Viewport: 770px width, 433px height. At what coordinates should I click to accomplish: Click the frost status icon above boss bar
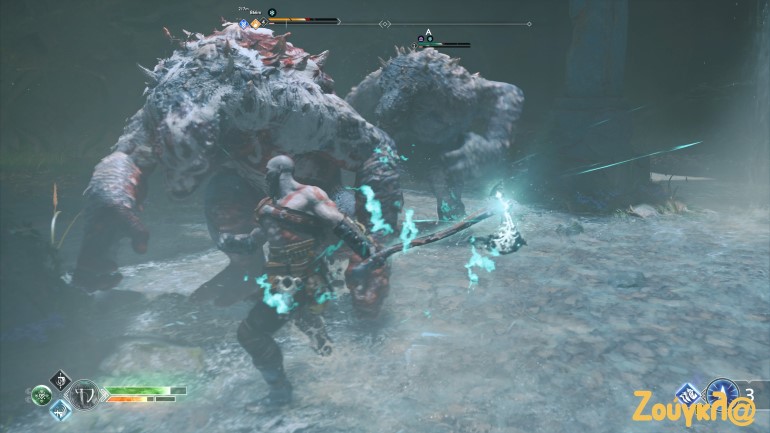tap(271, 12)
